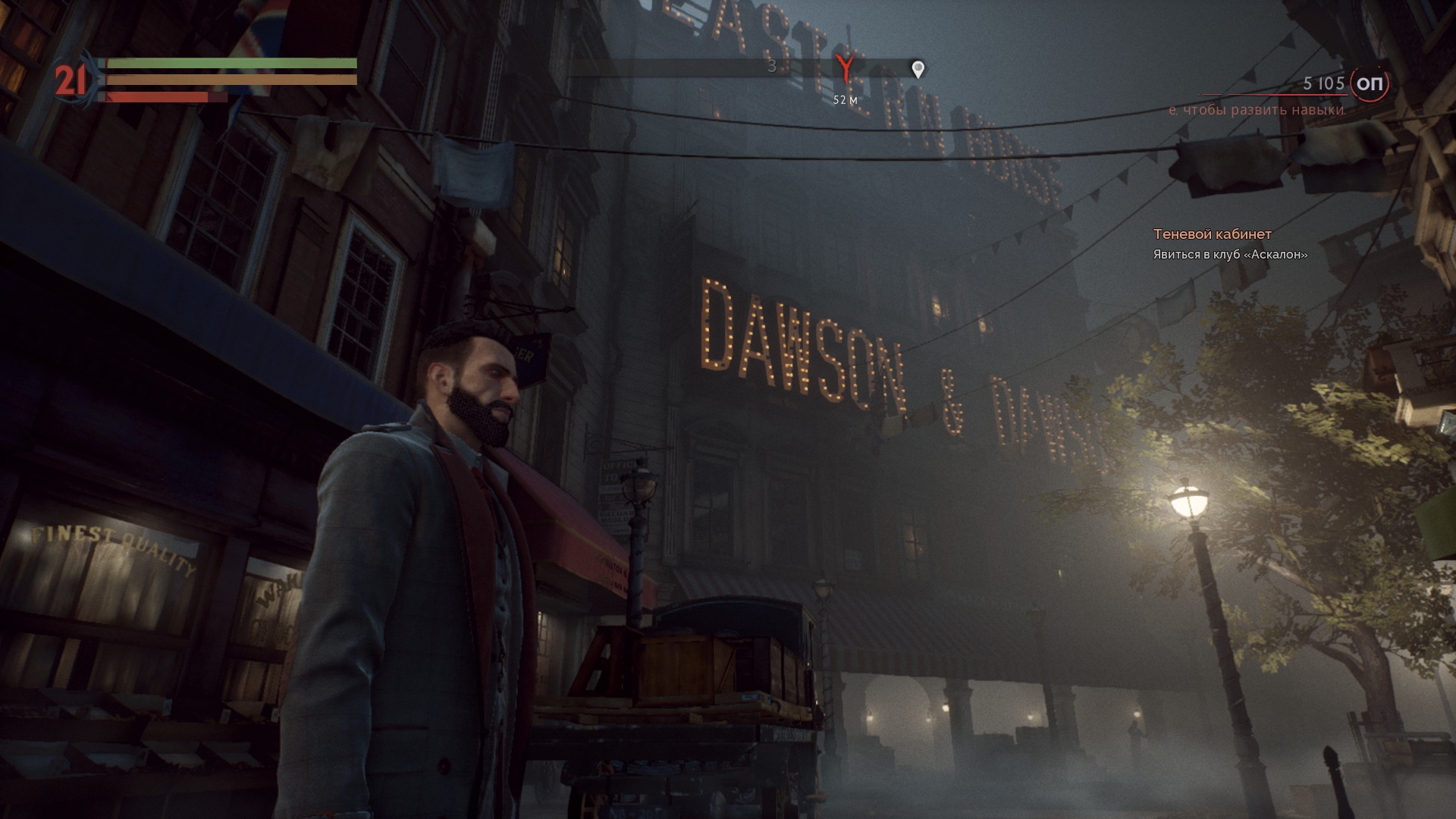Viewport: 1456px width, 819px height.
Task: Click the 52 м distance indicator under the compass
Action: click(x=844, y=99)
